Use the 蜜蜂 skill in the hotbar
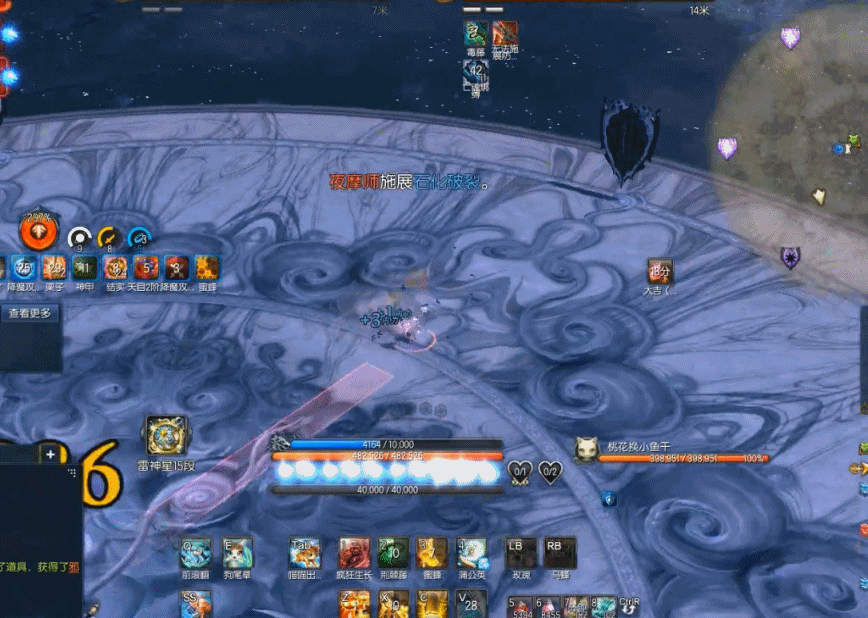868x618 pixels. coord(432,553)
